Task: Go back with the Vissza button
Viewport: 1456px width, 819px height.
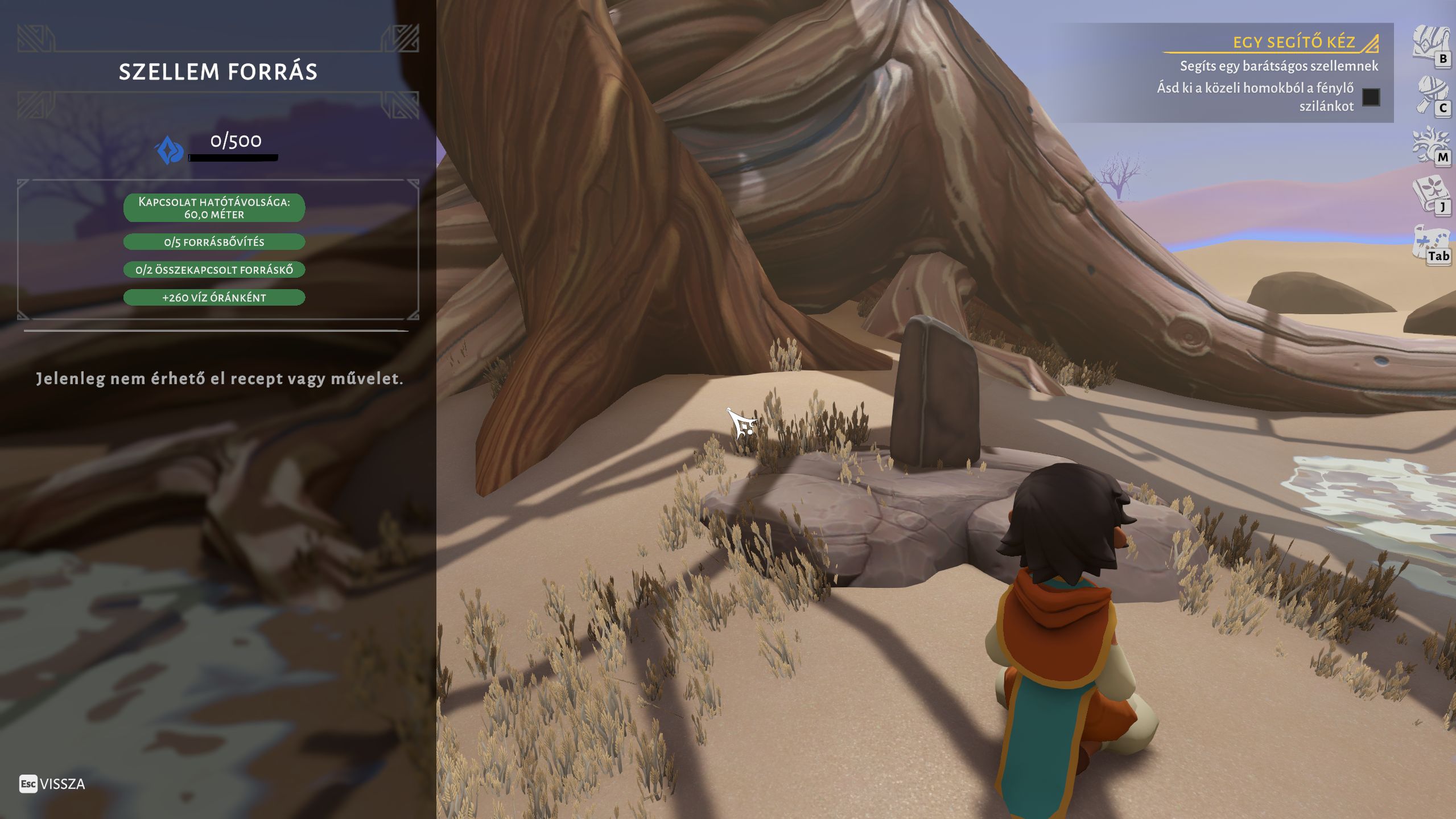Action: [x=52, y=784]
